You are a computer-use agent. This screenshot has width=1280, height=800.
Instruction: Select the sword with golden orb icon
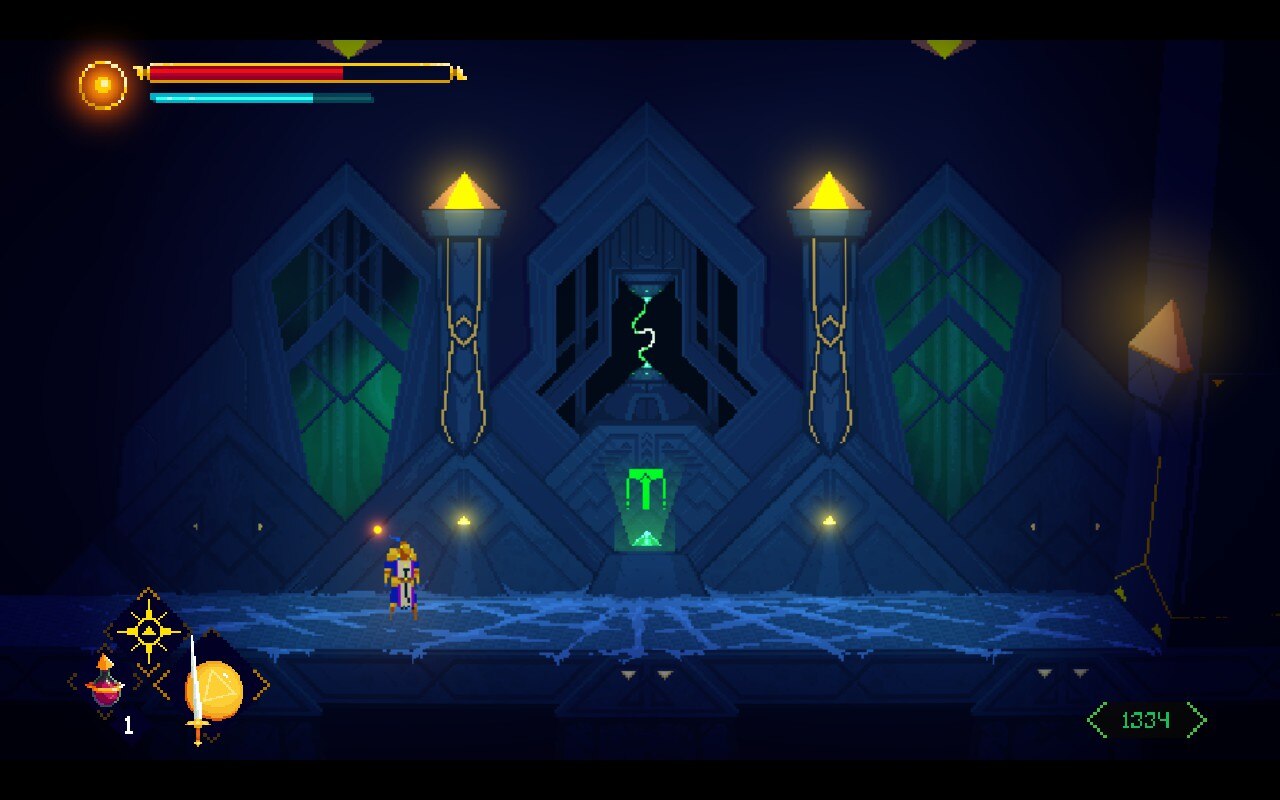coord(213,692)
